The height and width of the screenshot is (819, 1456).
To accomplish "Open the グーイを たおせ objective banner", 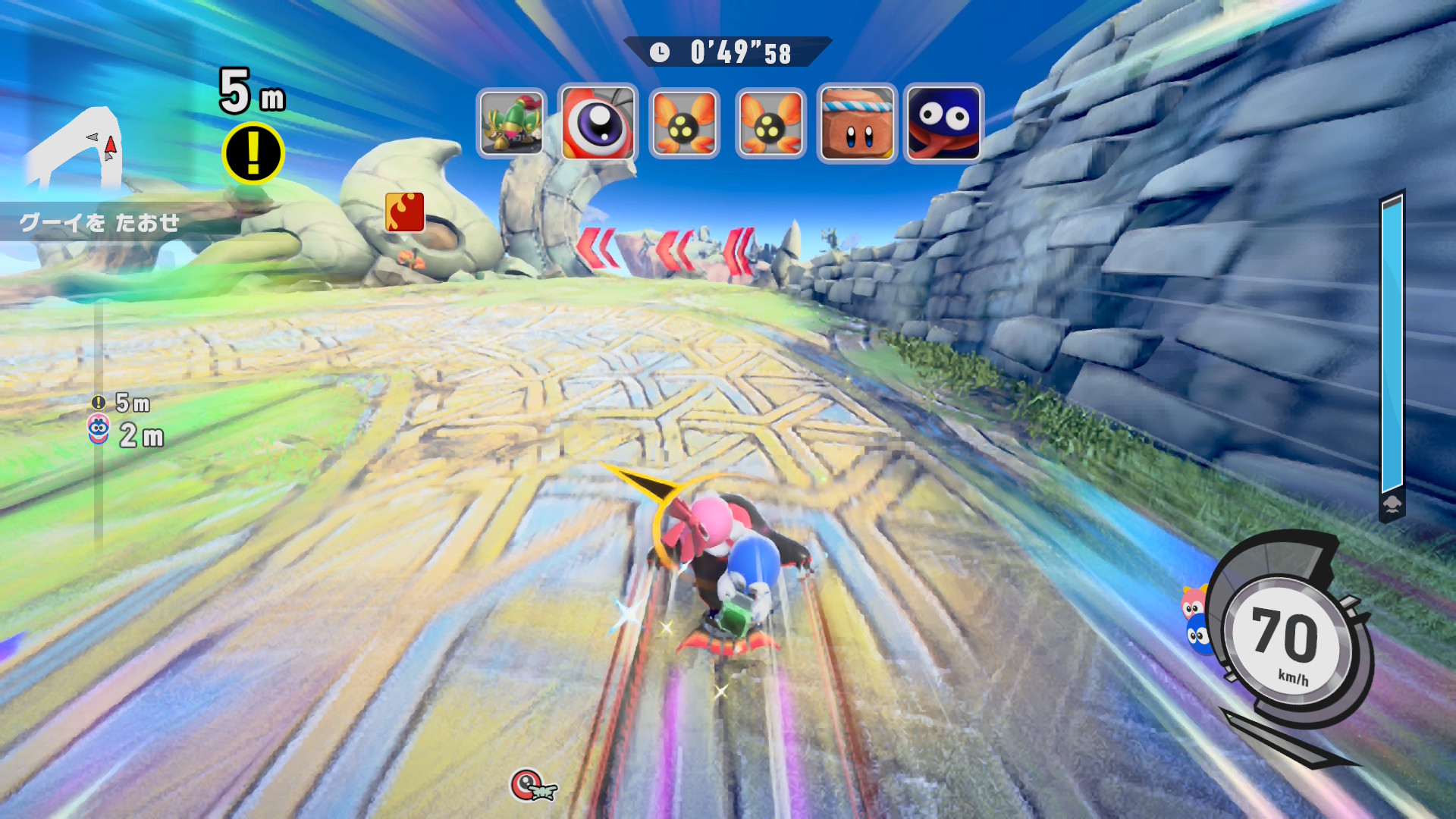I will coord(100,222).
